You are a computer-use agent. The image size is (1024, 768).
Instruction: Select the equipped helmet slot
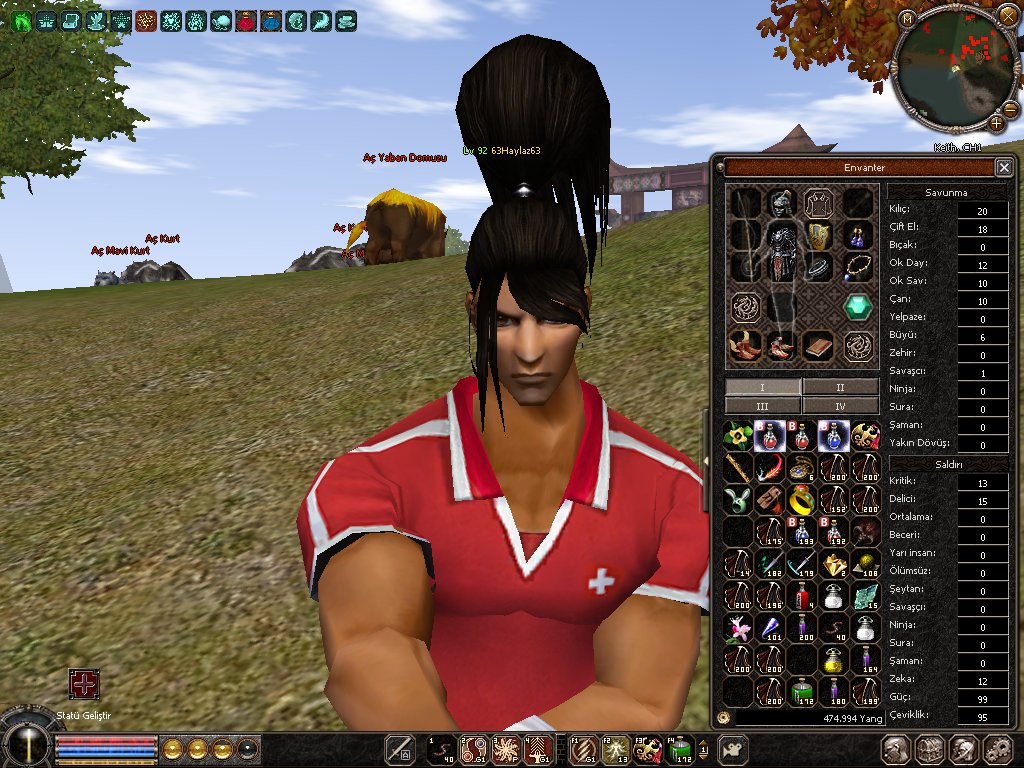(780, 204)
